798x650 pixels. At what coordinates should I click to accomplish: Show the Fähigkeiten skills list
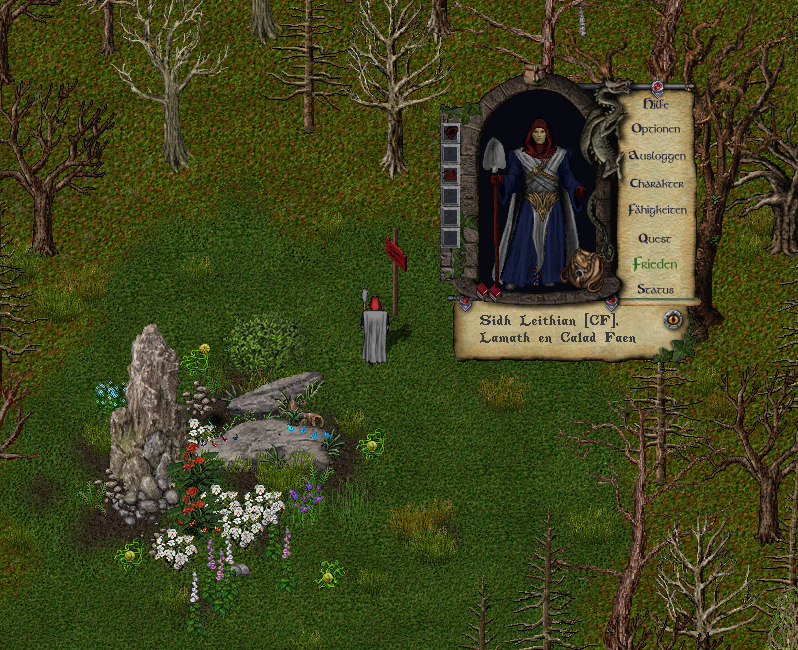pyautogui.click(x=656, y=211)
